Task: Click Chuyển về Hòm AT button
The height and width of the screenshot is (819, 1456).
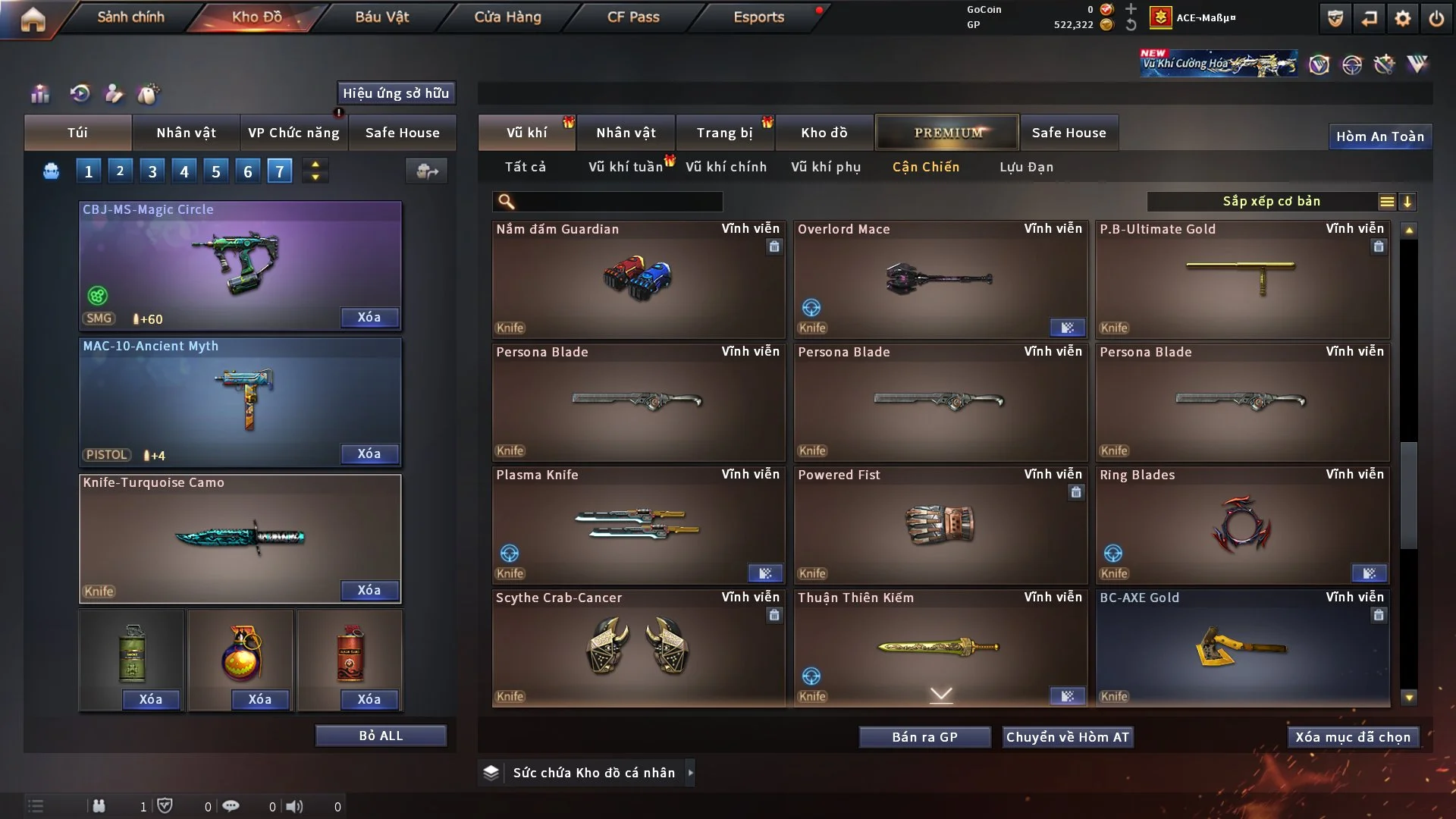Action: tap(1068, 737)
